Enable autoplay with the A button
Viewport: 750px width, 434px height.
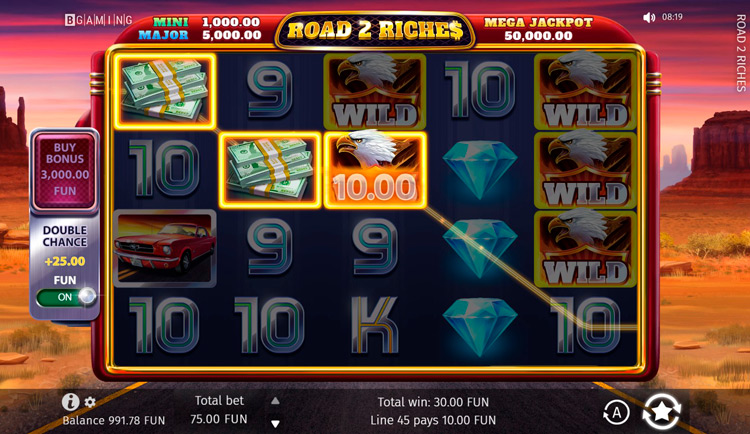(x=616, y=411)
